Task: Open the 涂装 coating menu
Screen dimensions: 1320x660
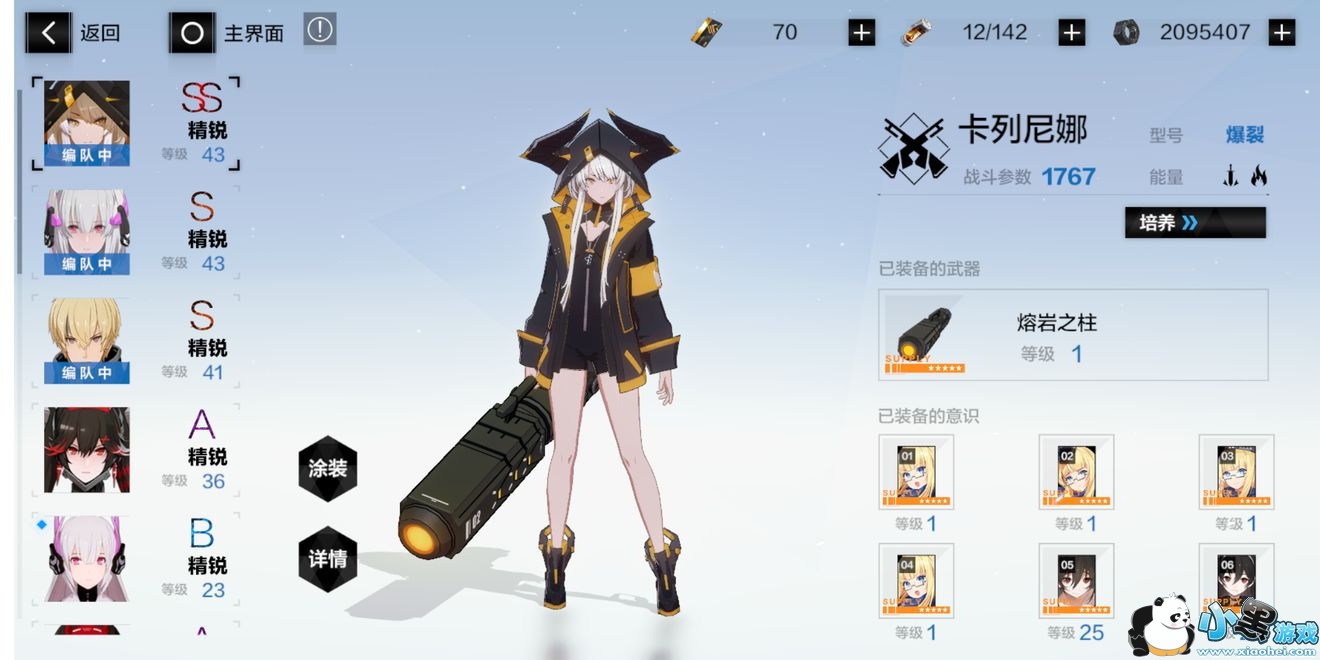Action: point(327,468)
